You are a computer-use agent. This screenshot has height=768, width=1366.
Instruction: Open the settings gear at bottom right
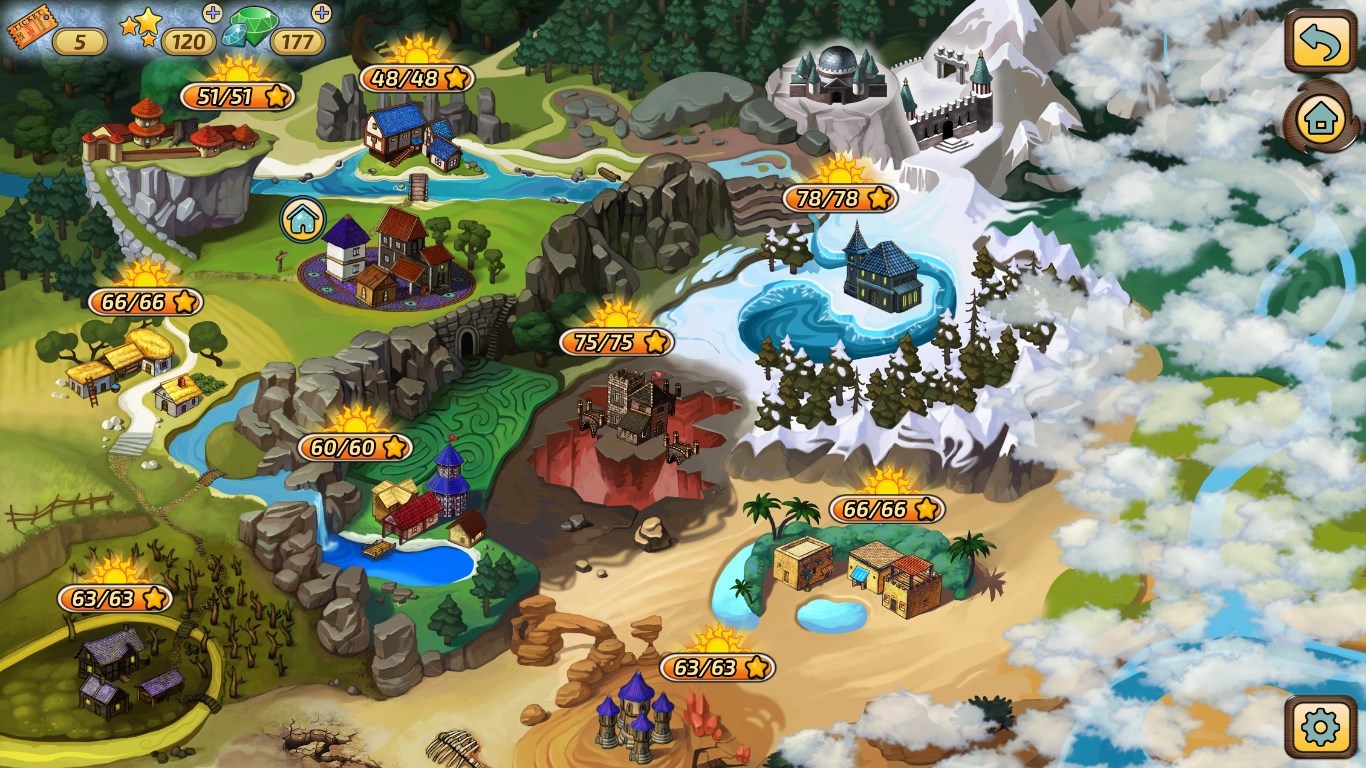click(1321, 729)
